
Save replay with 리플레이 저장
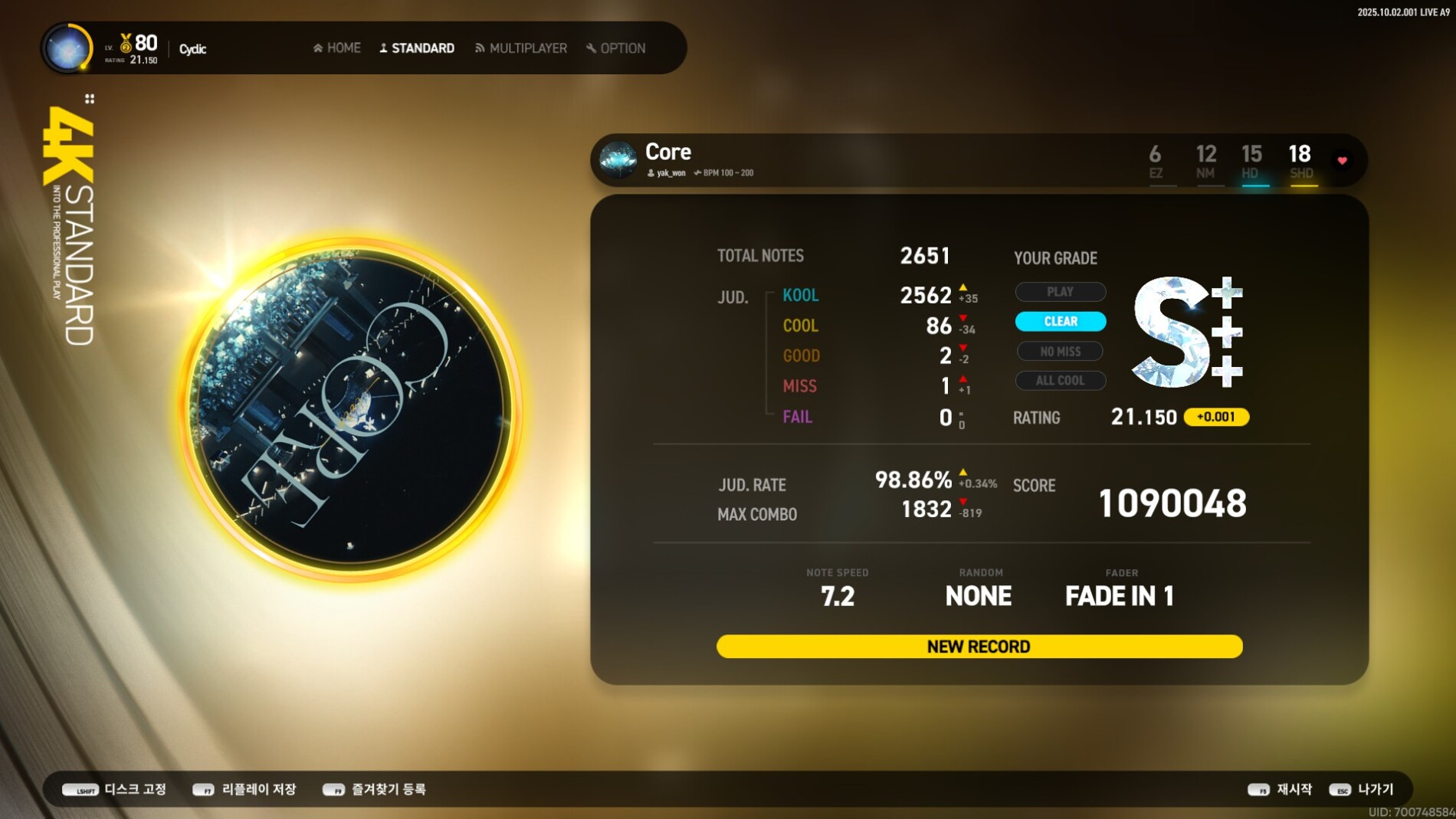(244, 789)
